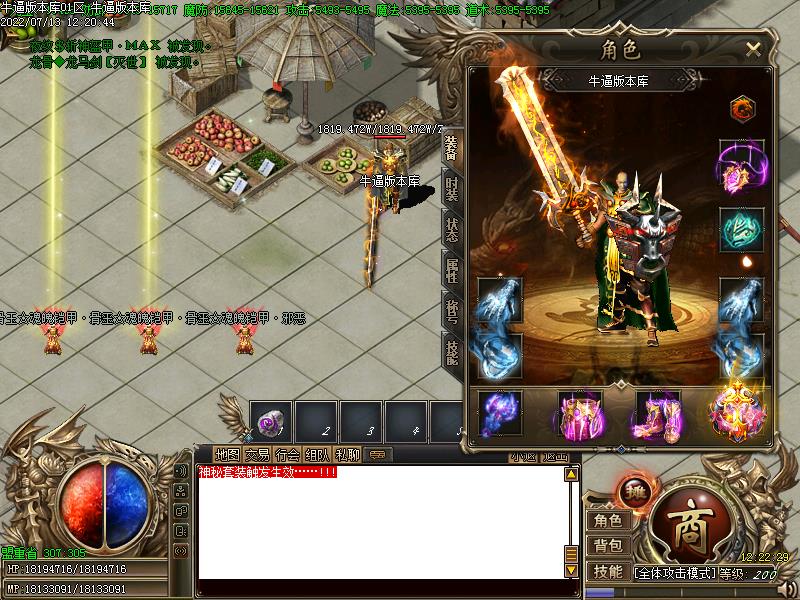Open the 私聊 private chat tab
This screenshot has height=600, width=800.
pyautogui.click(x=347, y=454)
